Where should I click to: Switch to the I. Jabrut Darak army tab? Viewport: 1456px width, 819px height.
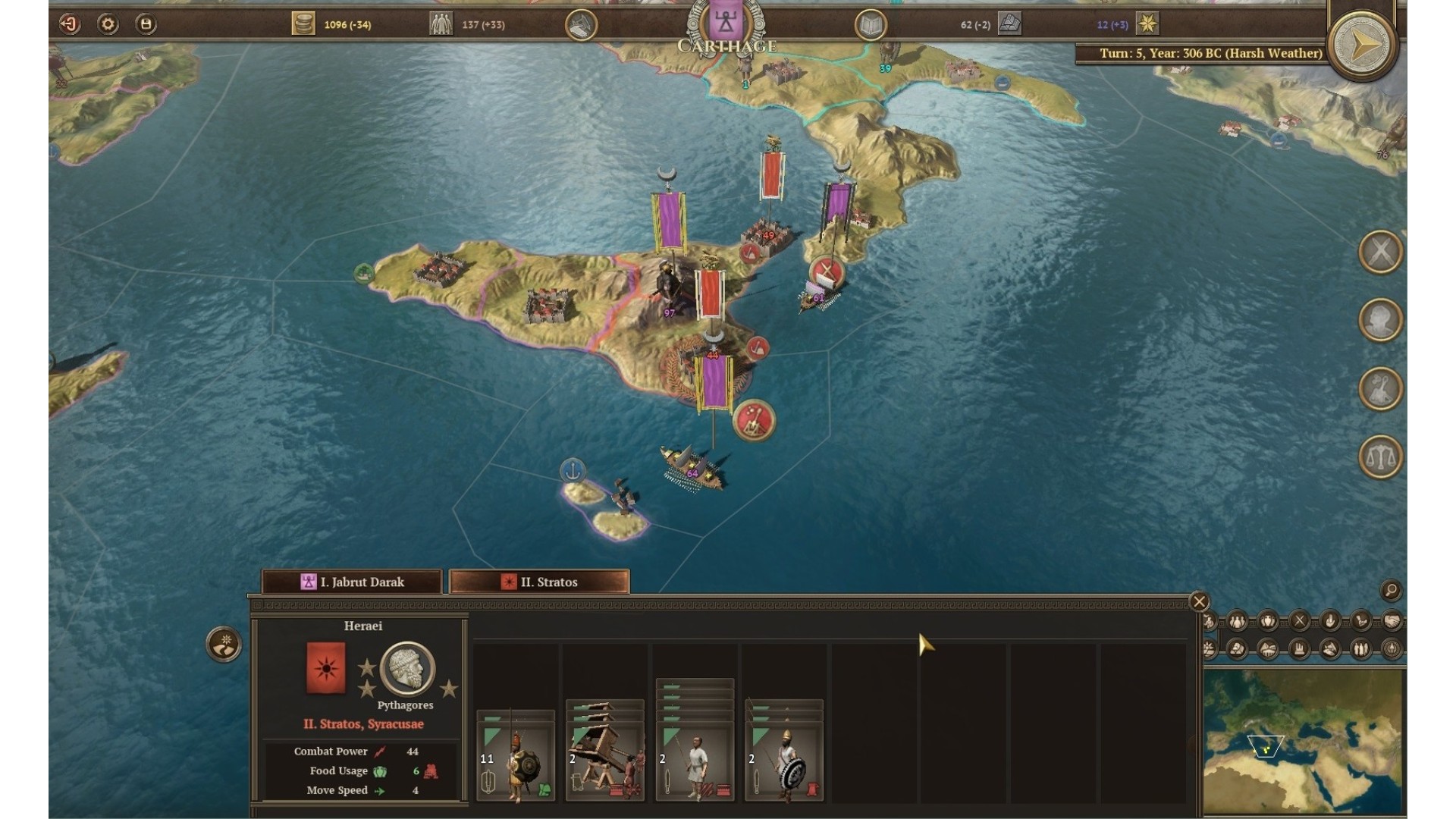click(x=353, y=582)
